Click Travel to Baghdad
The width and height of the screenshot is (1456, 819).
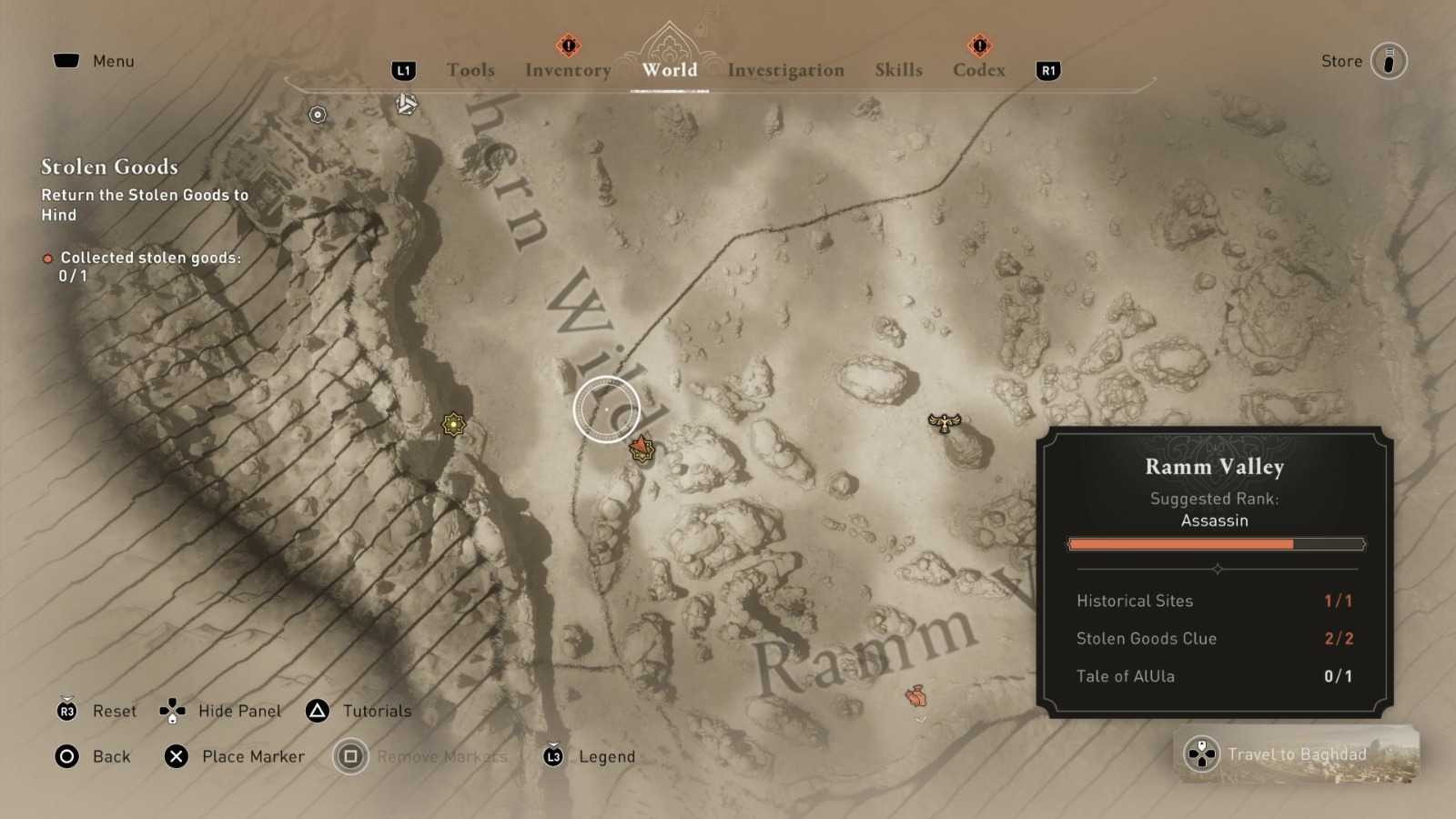click(x=1299, y=754)
